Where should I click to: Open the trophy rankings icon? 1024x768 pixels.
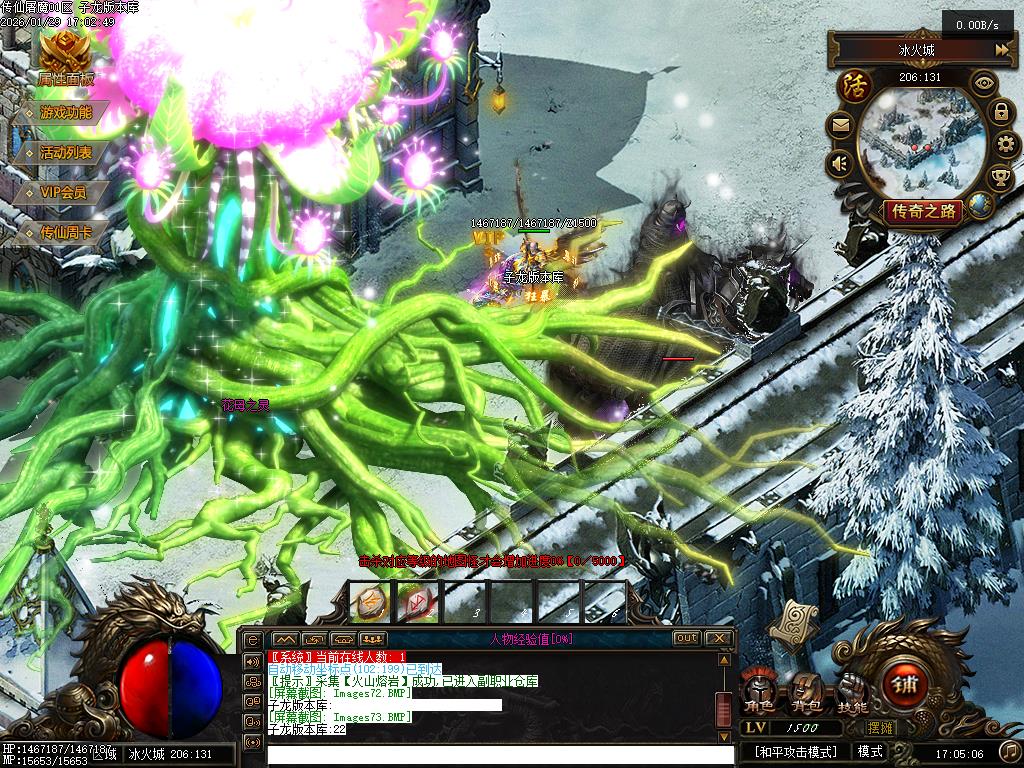[x=999, y=179]
